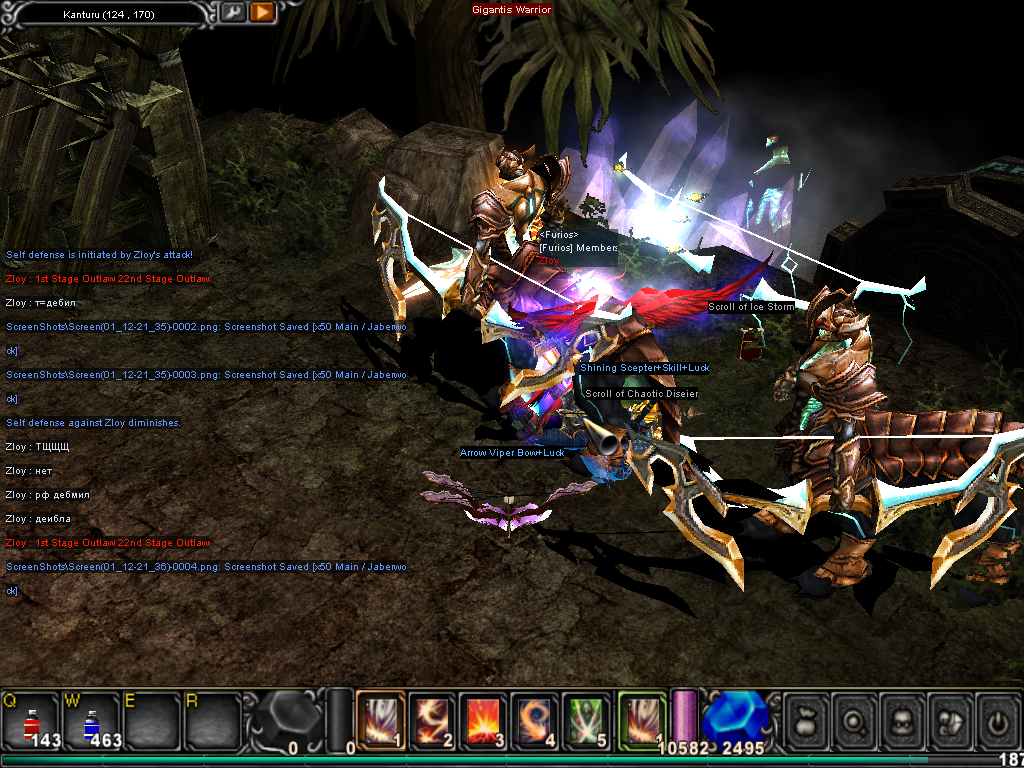
Task: Click the Scroll of Ice Storm label
Action: (751, 307)
